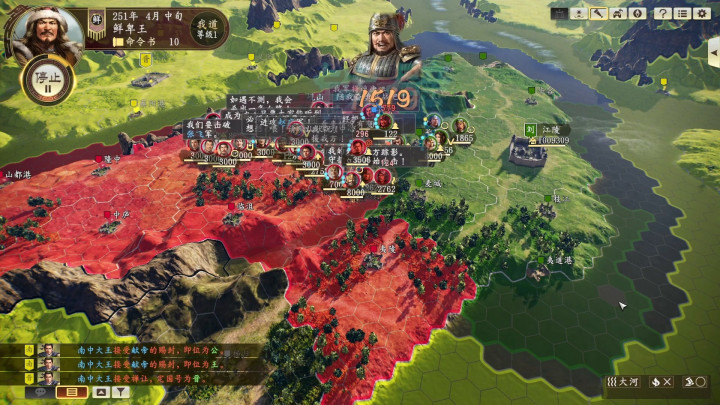Open the list menu icon in top toolbar

point(681,13)
